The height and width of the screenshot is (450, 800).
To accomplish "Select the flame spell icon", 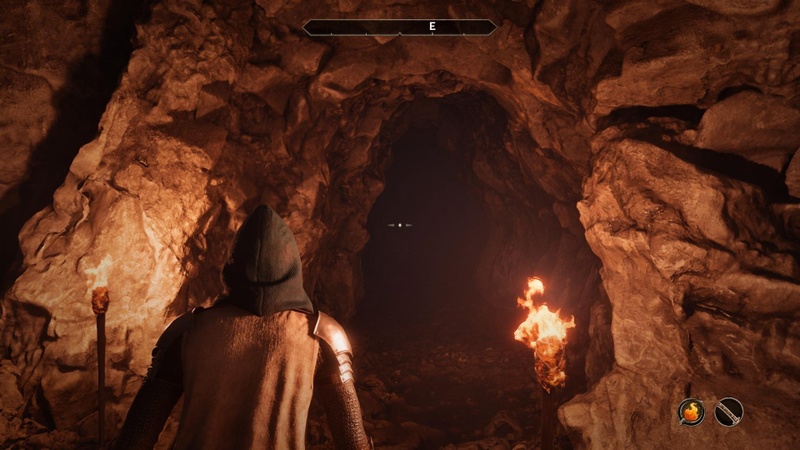I will click(691, 411).
